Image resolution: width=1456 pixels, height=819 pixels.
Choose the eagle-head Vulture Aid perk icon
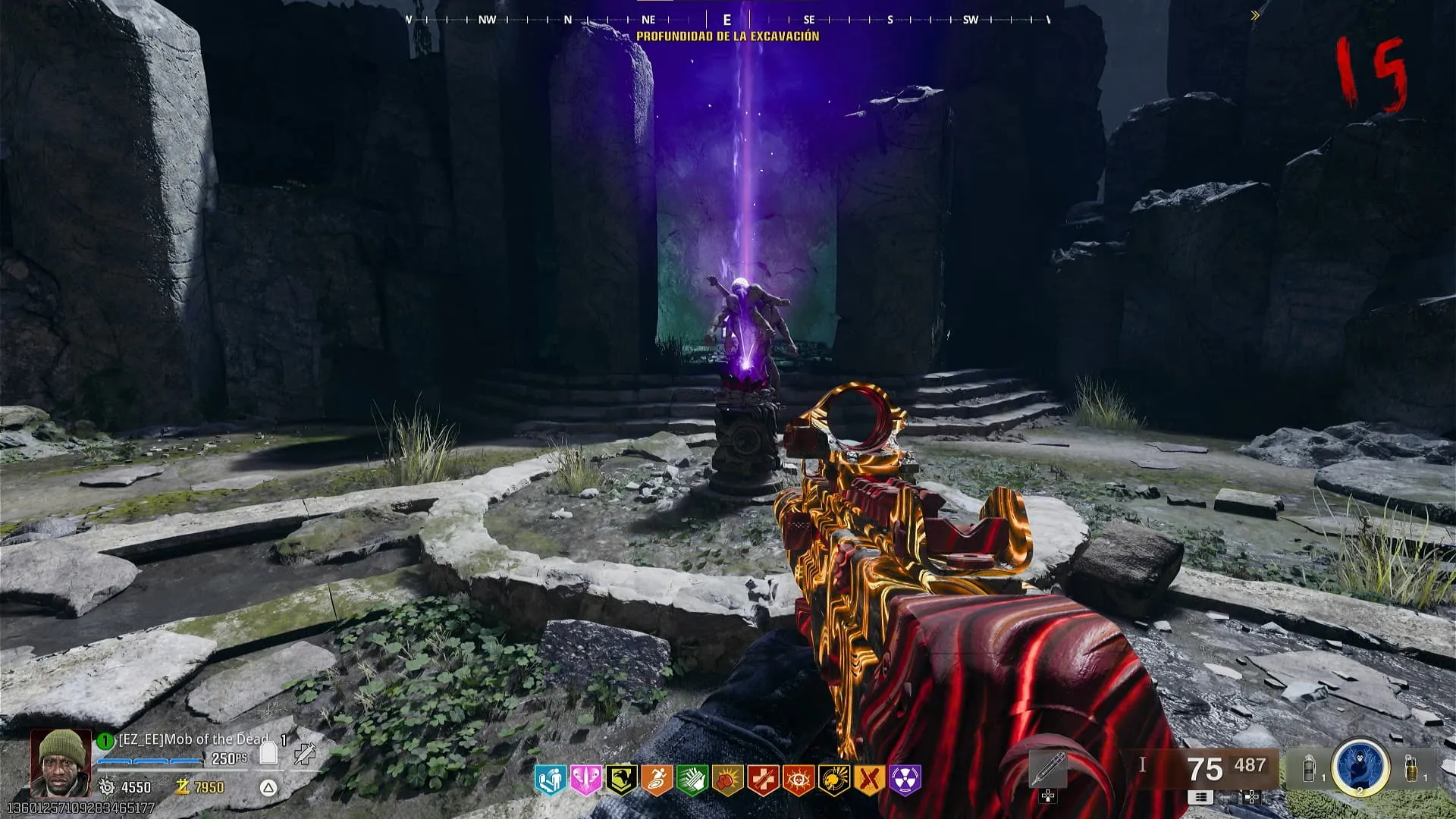point(620,780)
